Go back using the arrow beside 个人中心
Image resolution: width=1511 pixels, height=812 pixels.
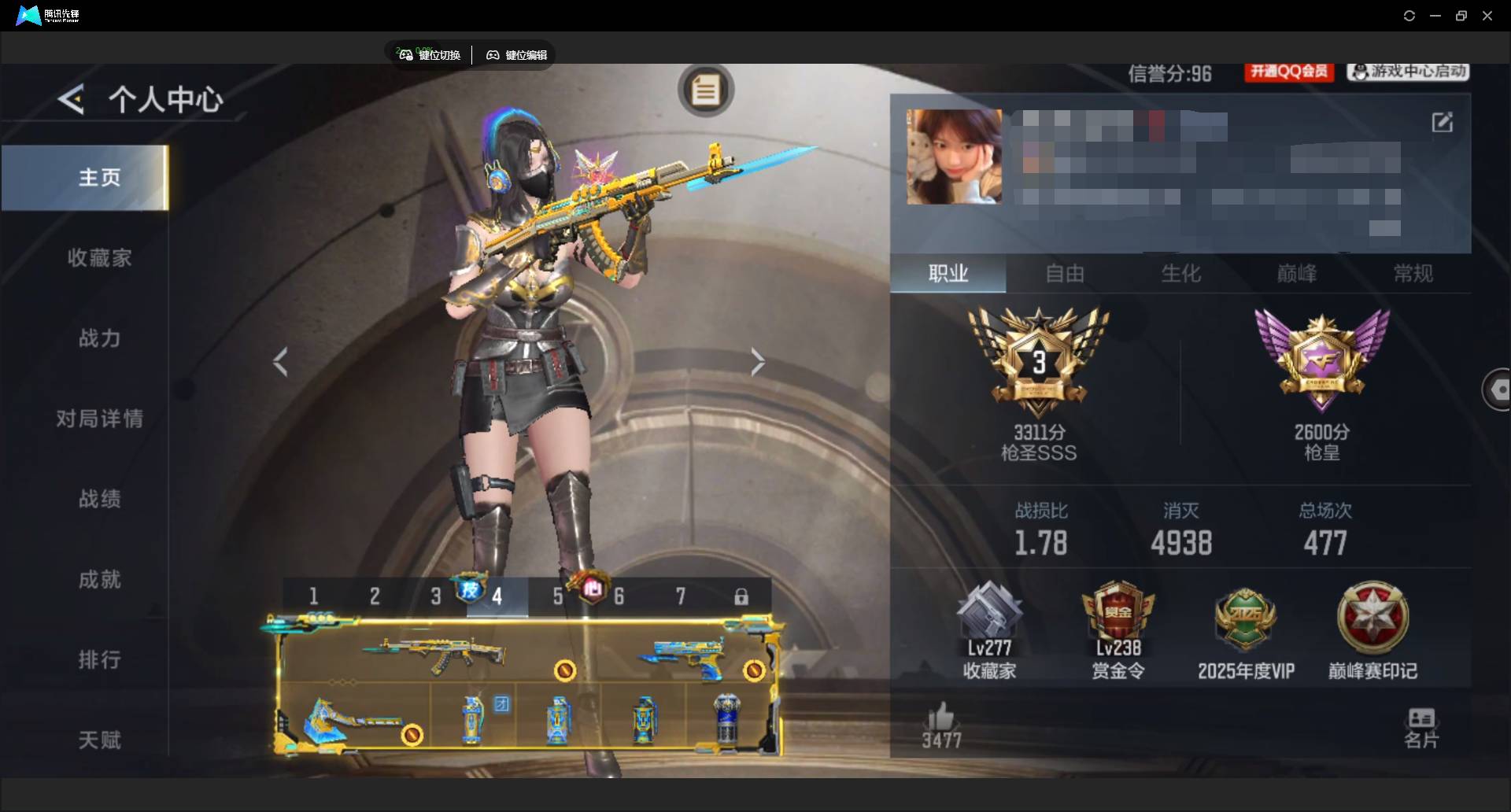(71, 100)
